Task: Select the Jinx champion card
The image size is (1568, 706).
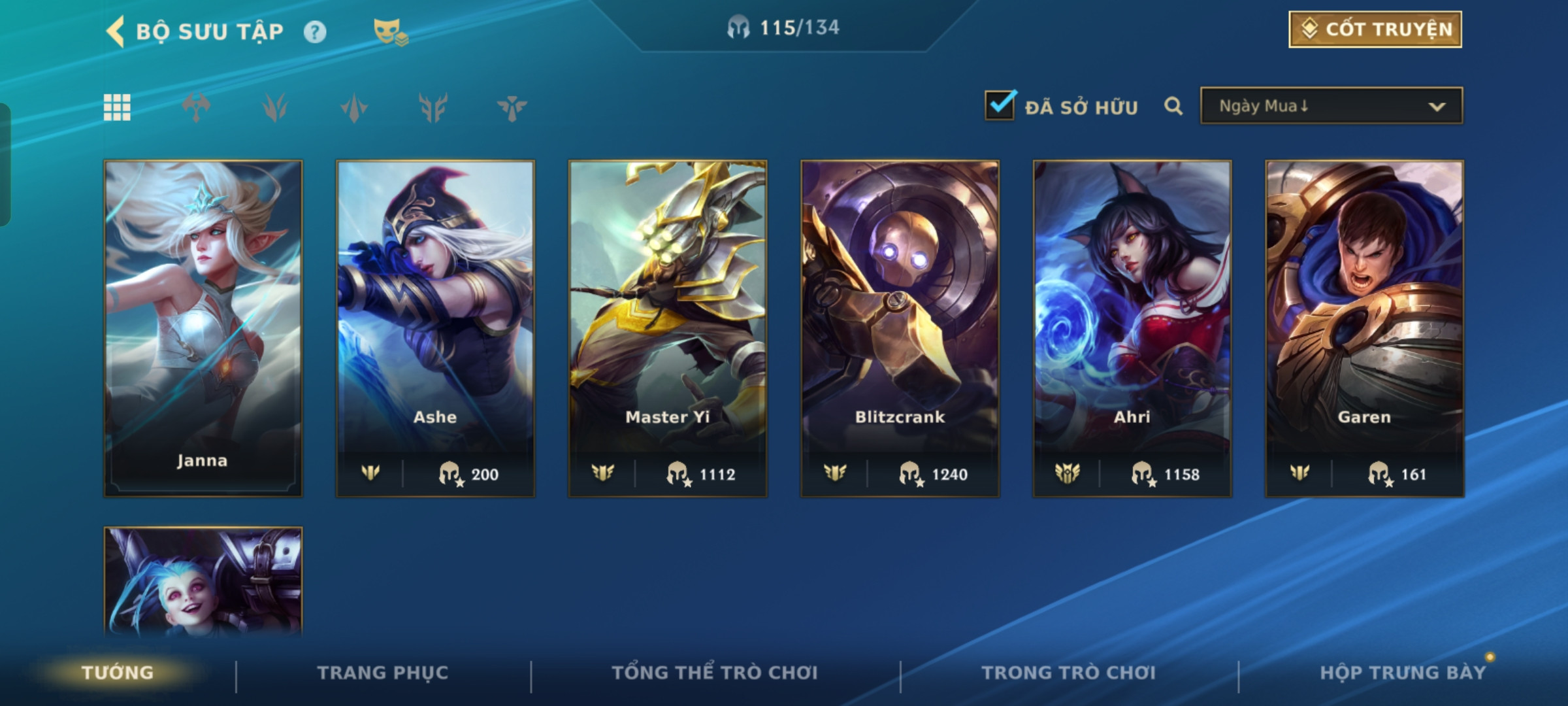Action: (x=203, y=582)
